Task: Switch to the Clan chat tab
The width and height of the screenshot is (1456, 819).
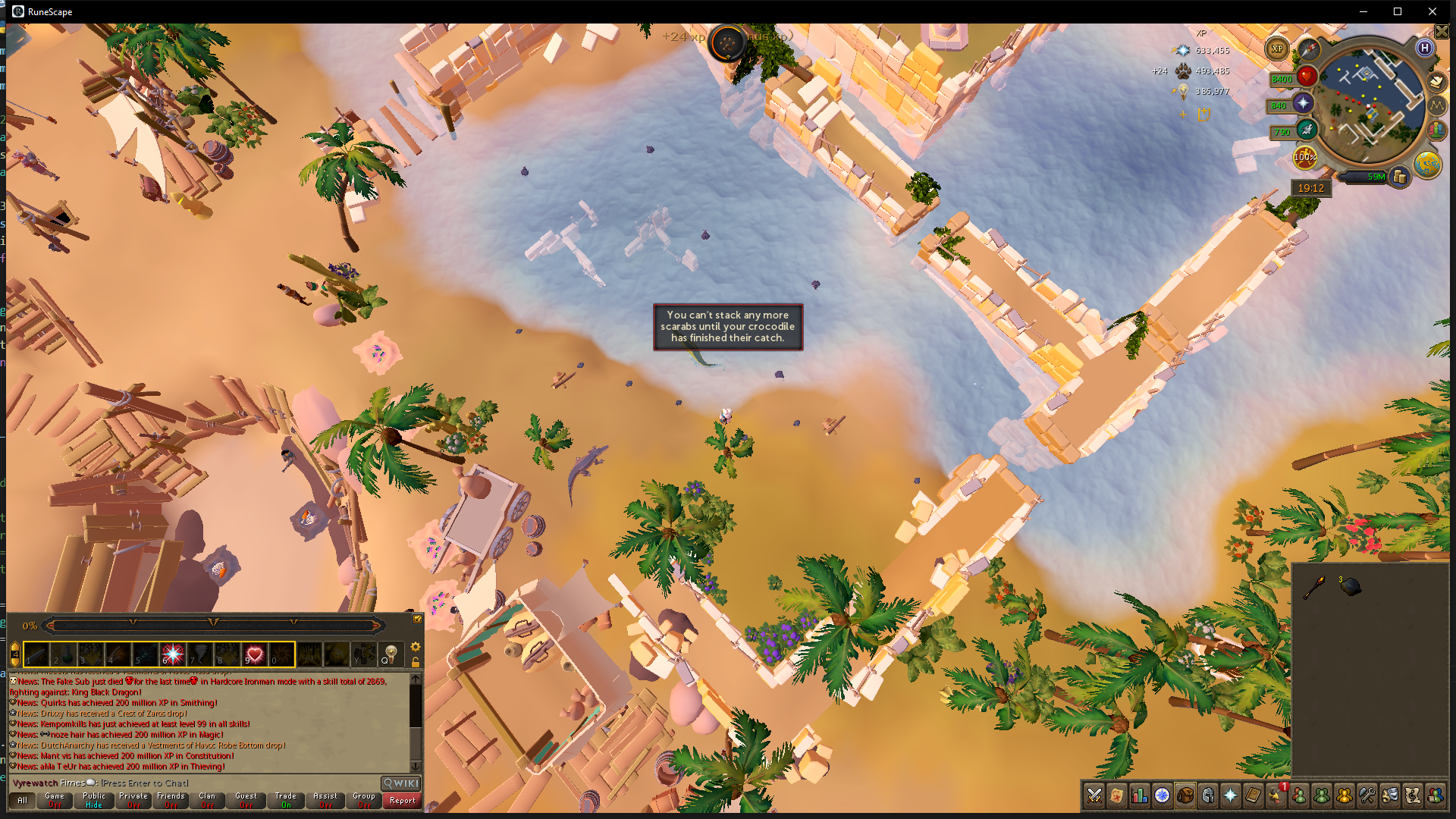Action: point(209,800)
